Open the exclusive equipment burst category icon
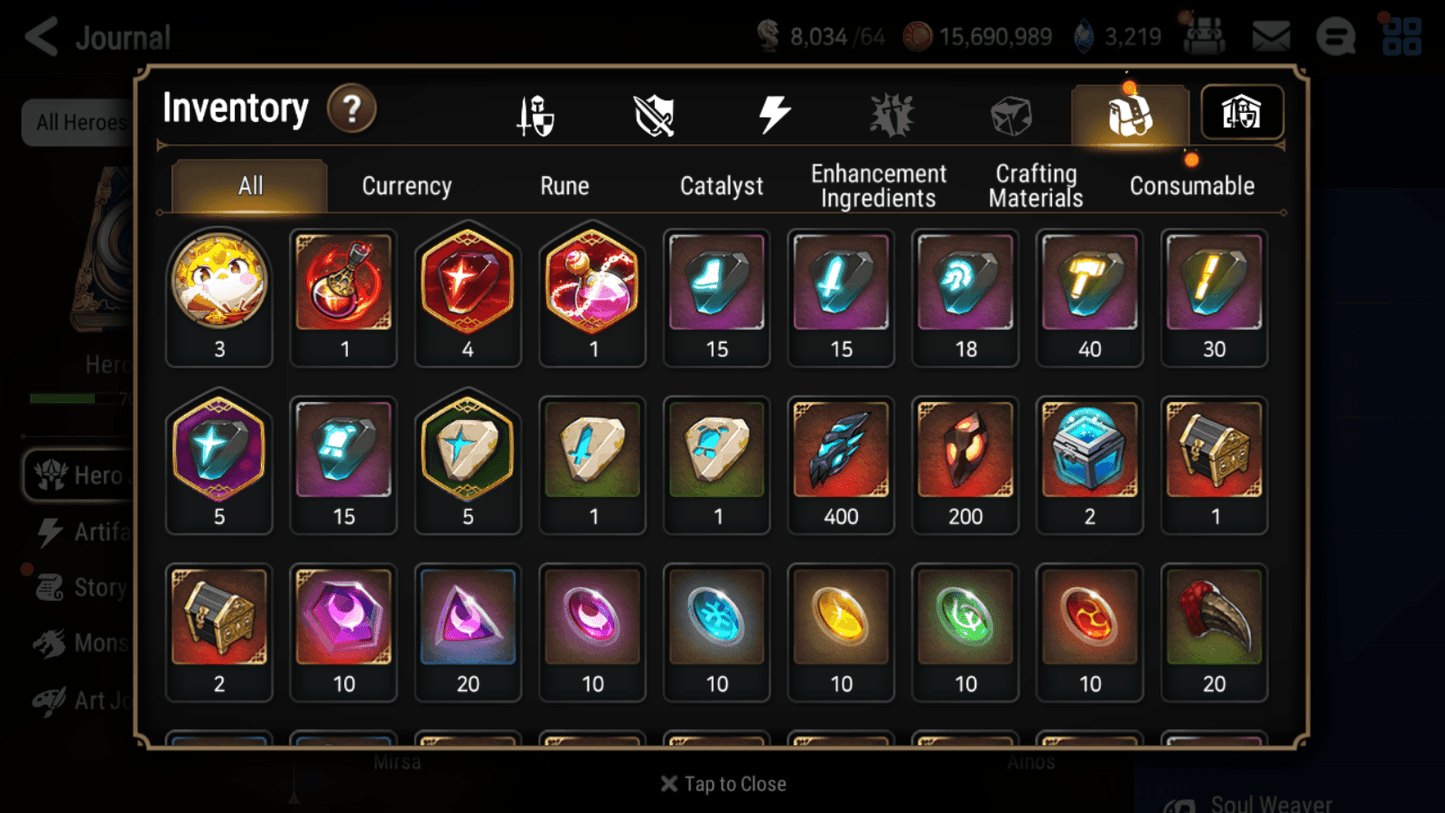 (892, 113)
